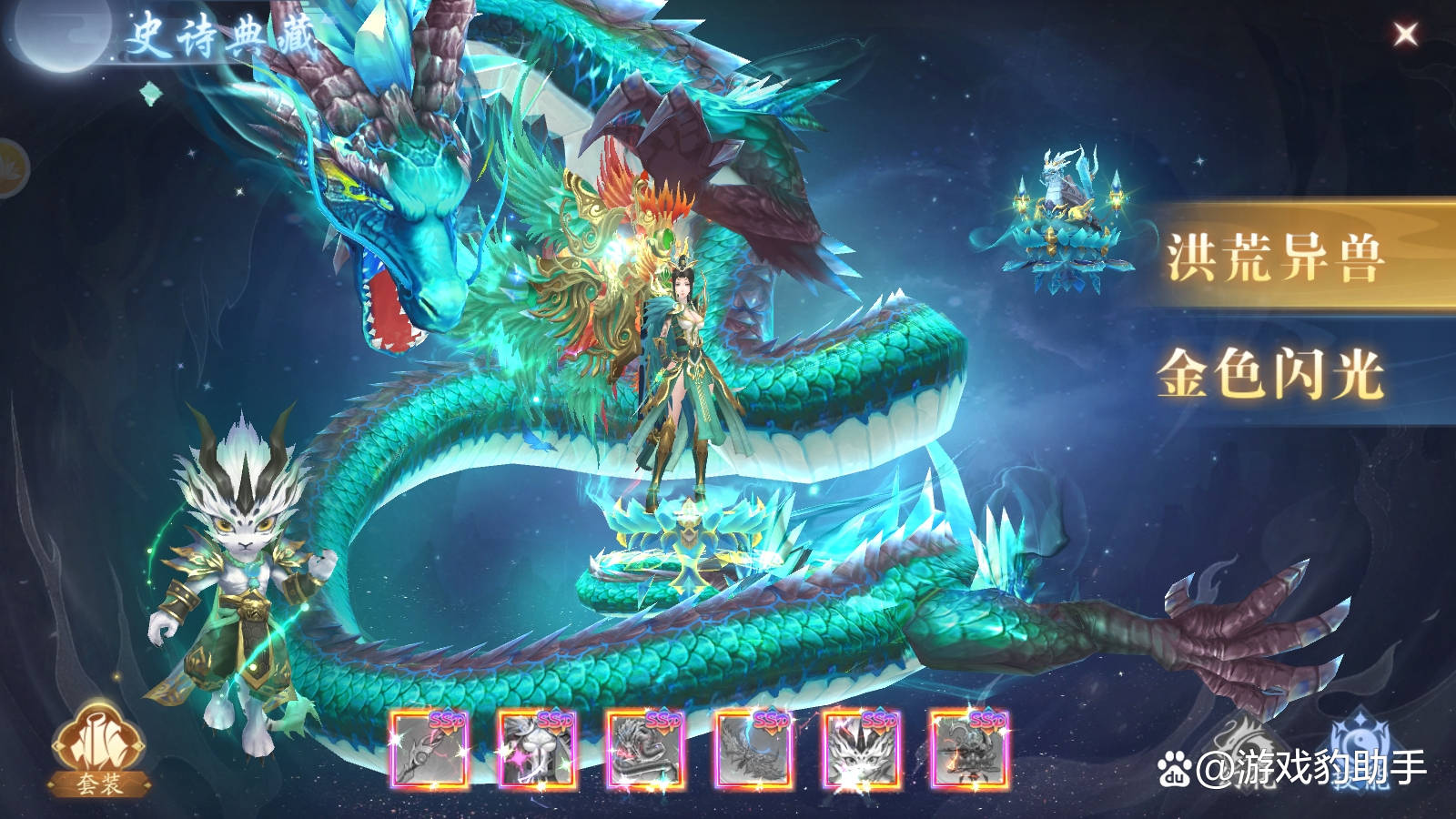The width and height of the screenshot is (1456, 819).
Task: Click the partially hidden gold icon at left edge
Action: point(11,167)
